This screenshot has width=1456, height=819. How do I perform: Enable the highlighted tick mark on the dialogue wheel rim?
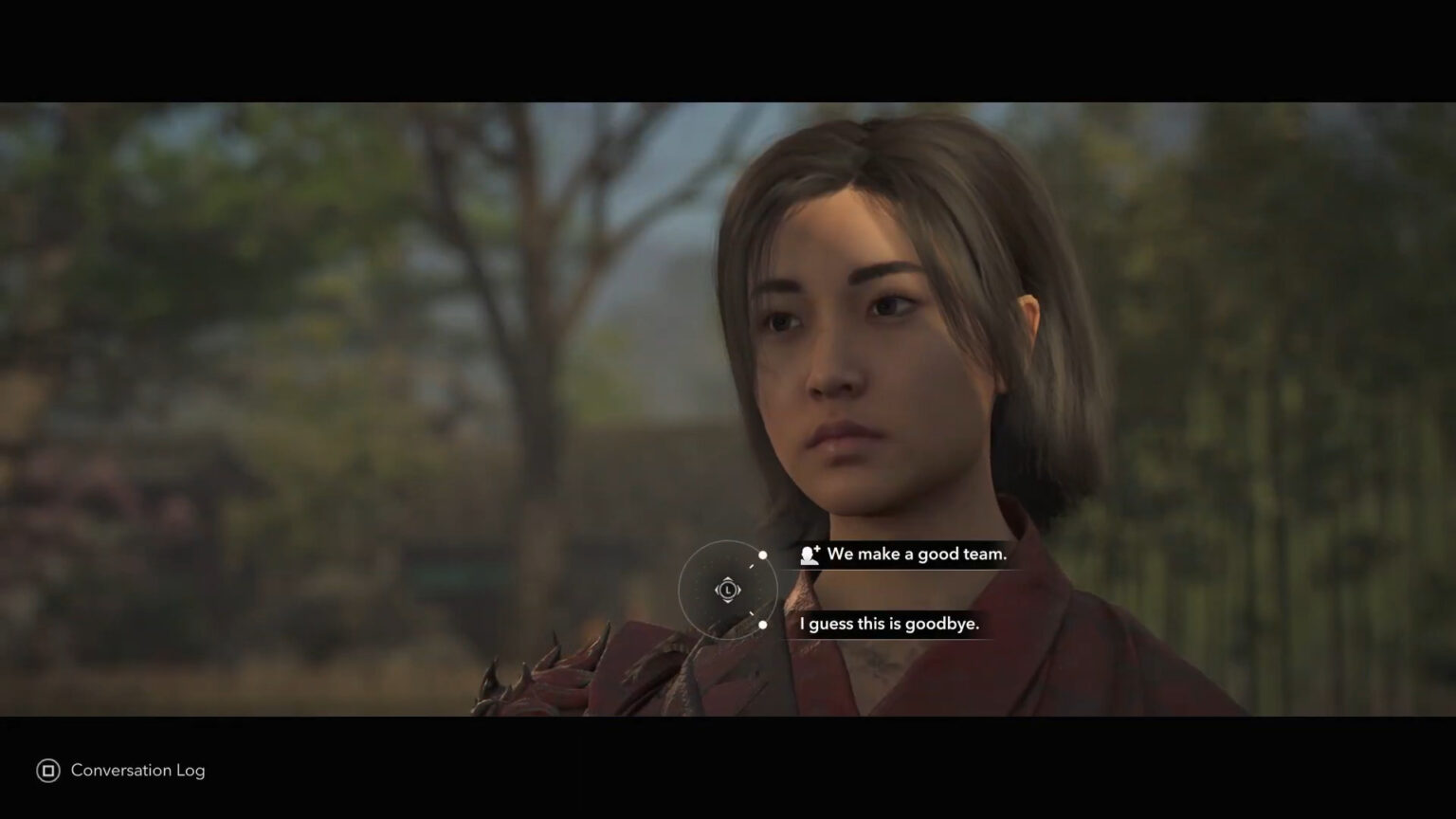[x=752, y=566]
